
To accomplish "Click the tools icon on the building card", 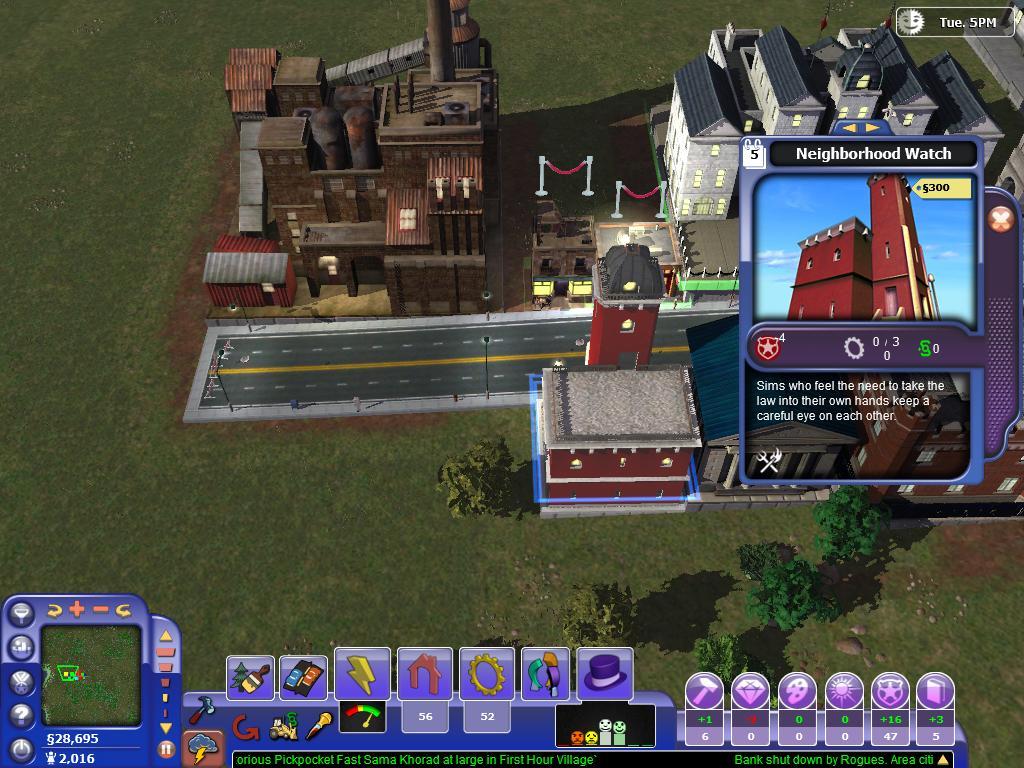I will 768,460.
